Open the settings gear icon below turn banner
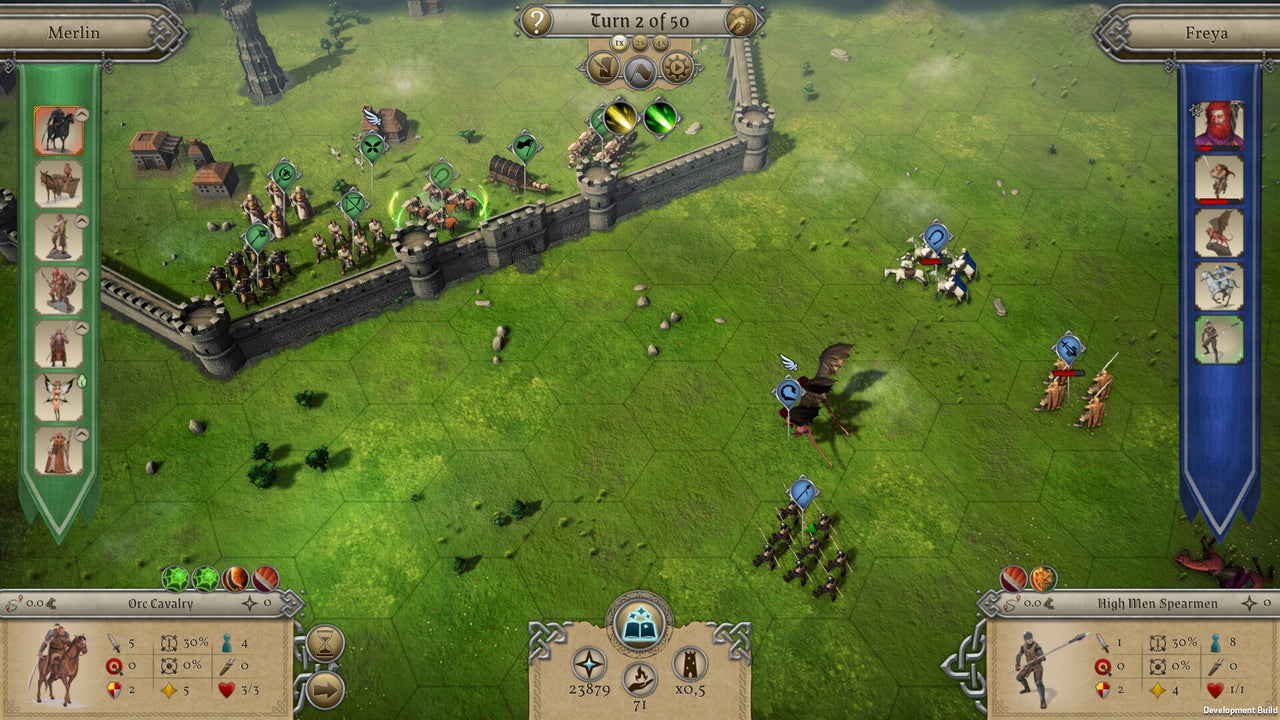Image resolution: width=1280 pixels, height=720 pixels. pyautogui.click(x=675, y=68)
